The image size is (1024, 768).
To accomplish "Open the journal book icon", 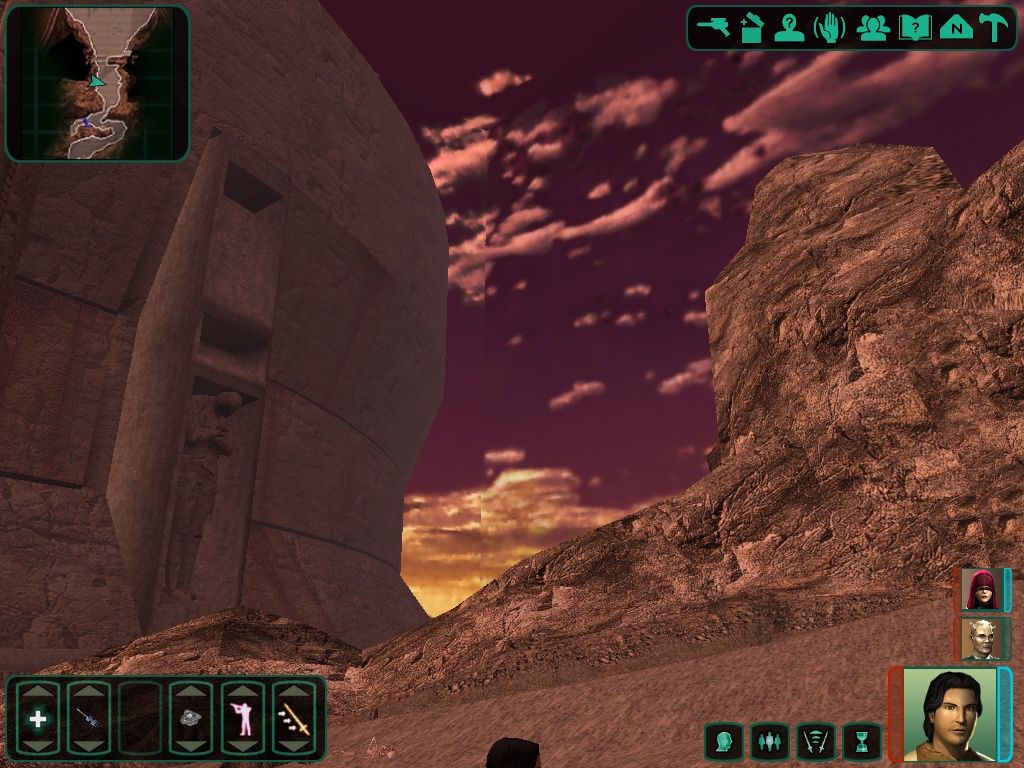I will (914, 28).
